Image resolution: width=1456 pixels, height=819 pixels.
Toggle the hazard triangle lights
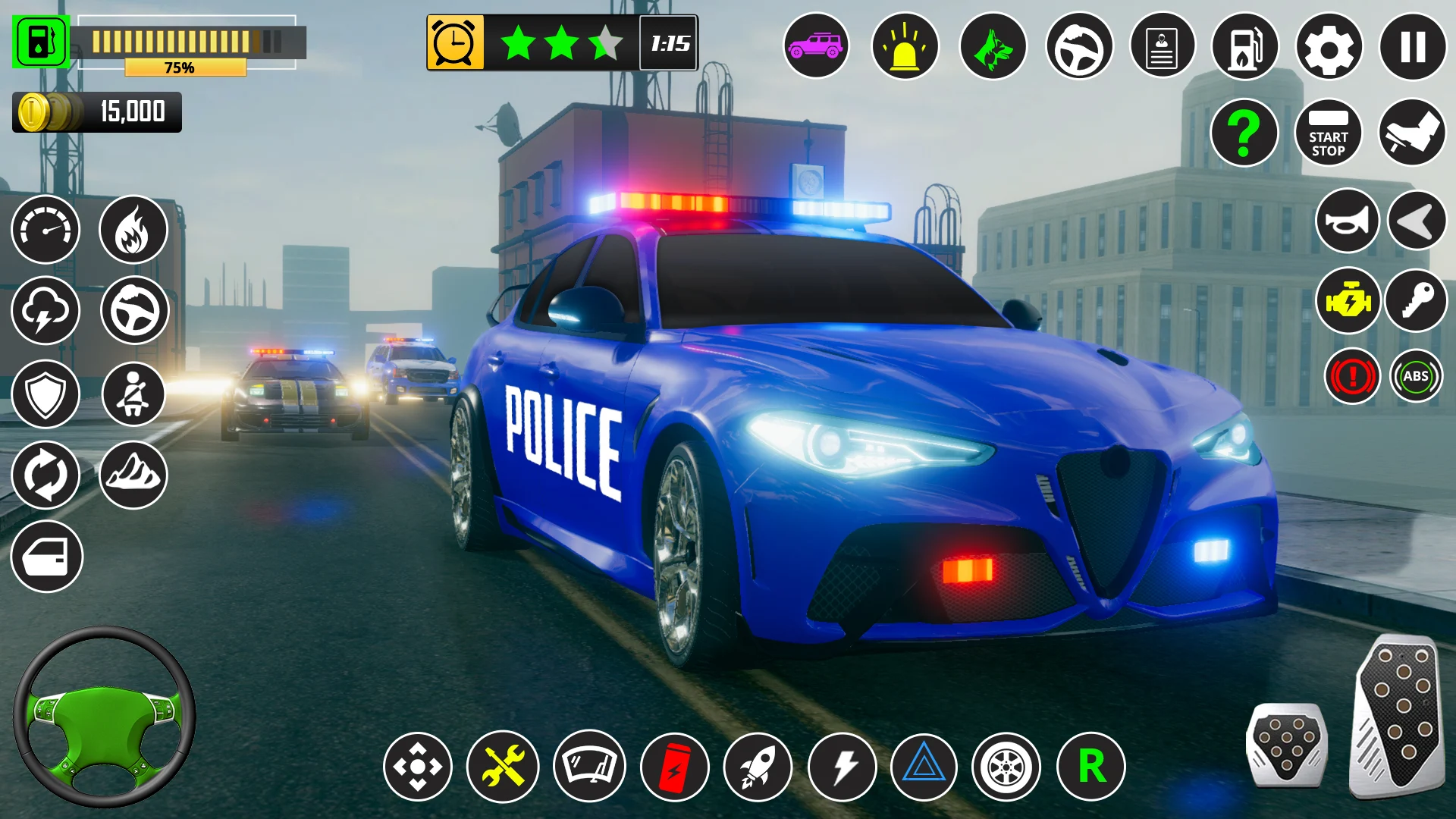(x=923, y=767)
